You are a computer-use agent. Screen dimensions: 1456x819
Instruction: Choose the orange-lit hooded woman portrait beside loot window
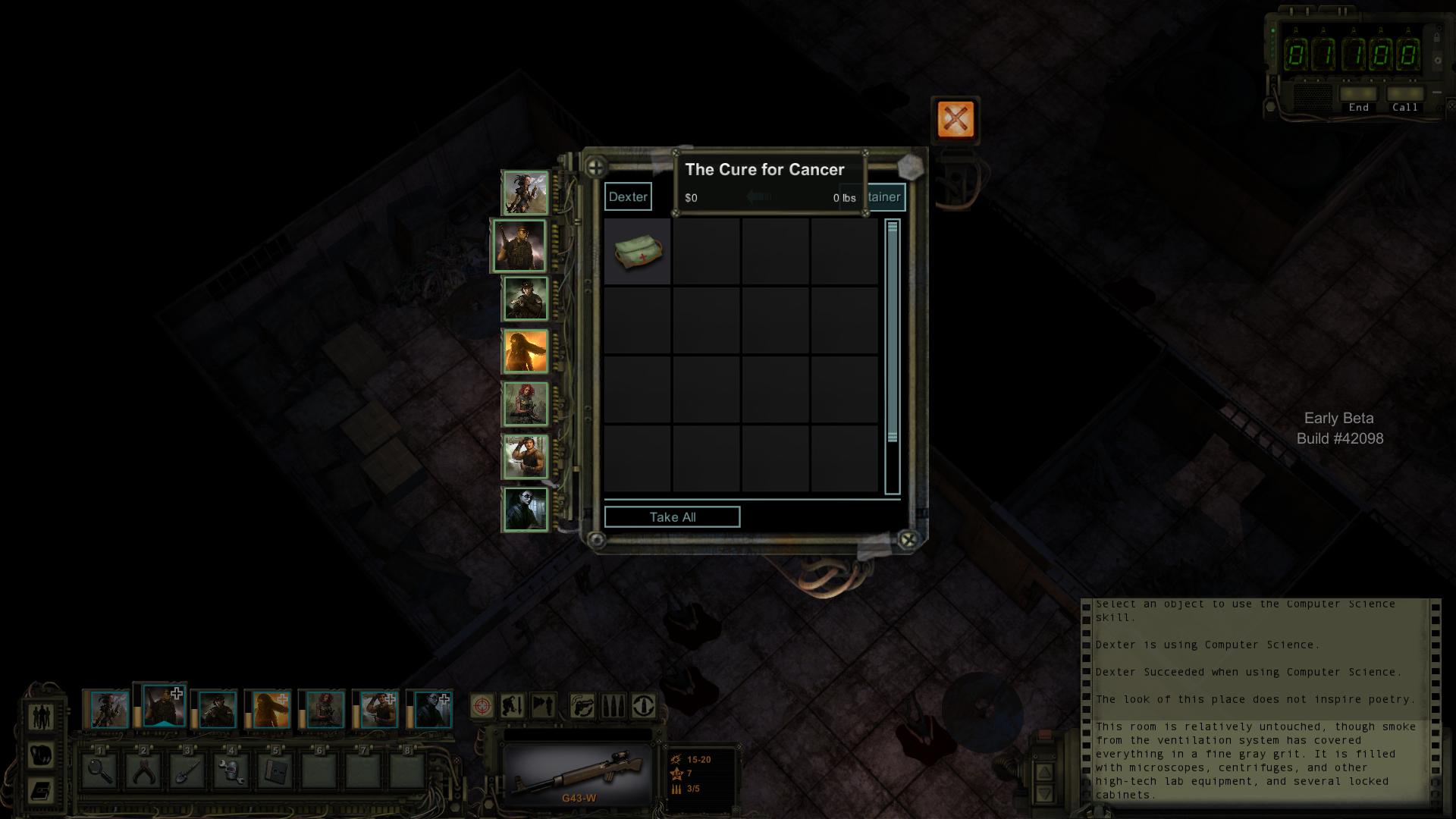pyautogui.click(x=525, y=351)
